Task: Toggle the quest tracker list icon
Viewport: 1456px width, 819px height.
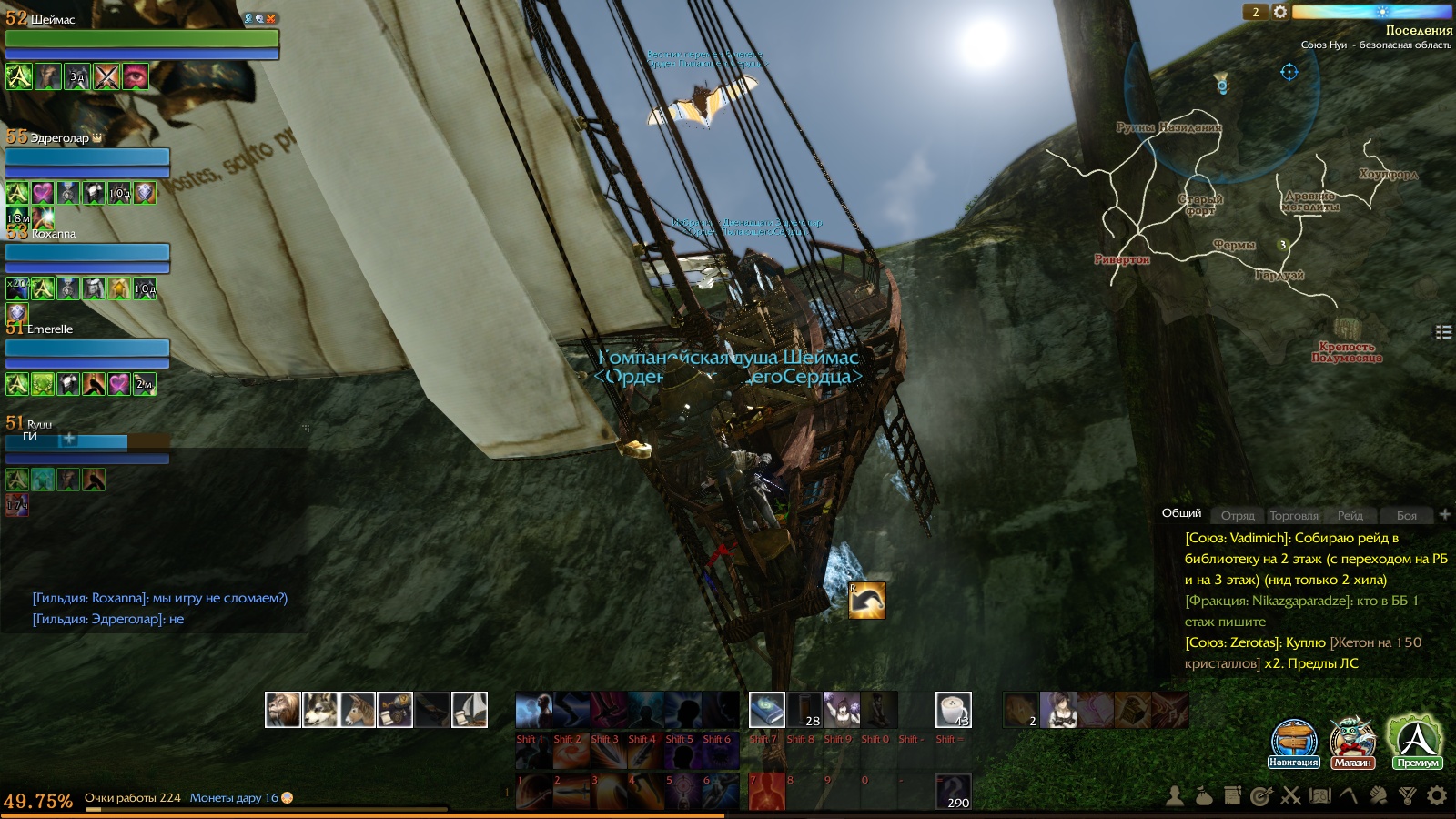Action: (x=1443, y=332)
